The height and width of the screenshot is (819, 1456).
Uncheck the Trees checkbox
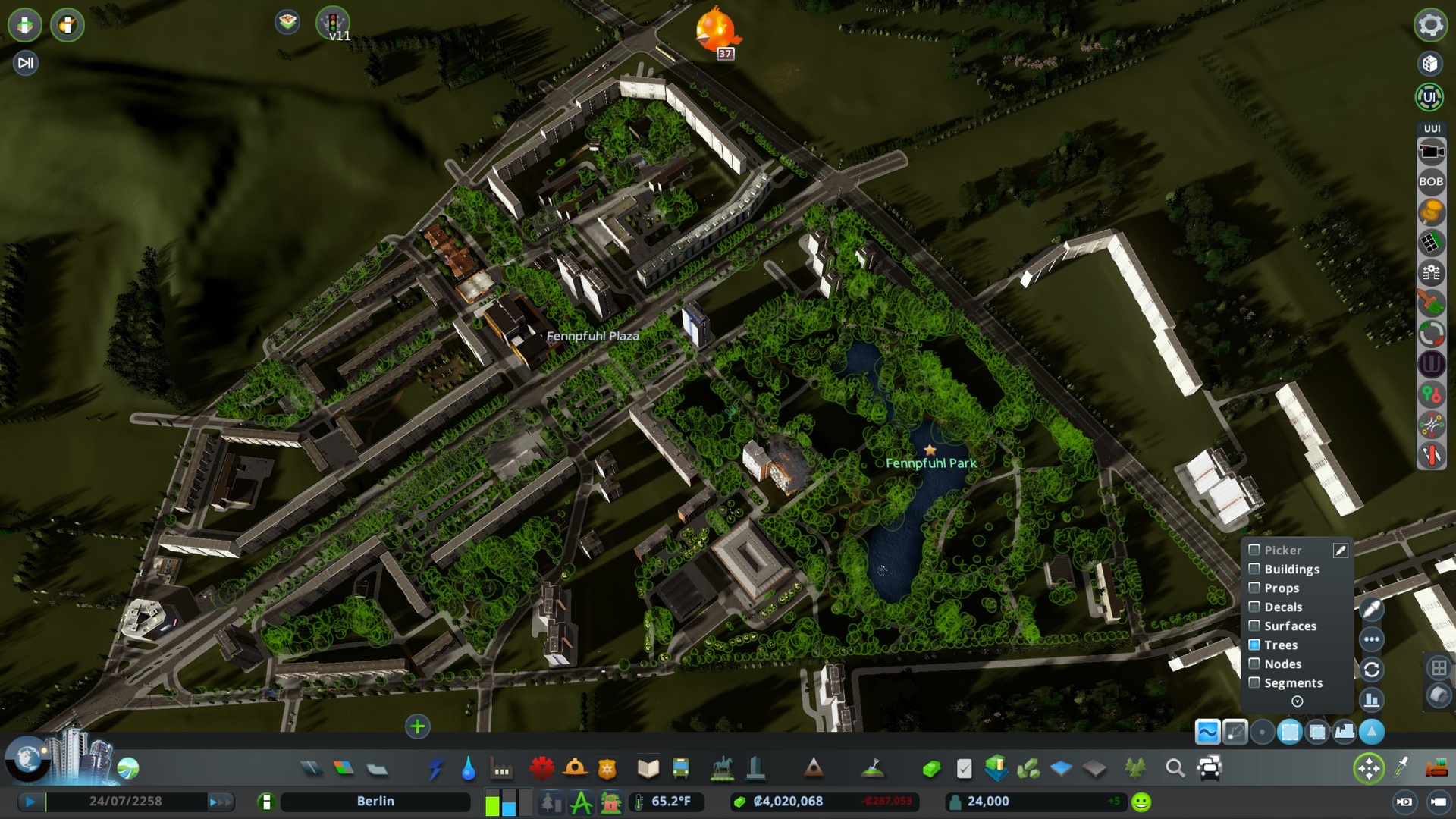pos(1255,645)
